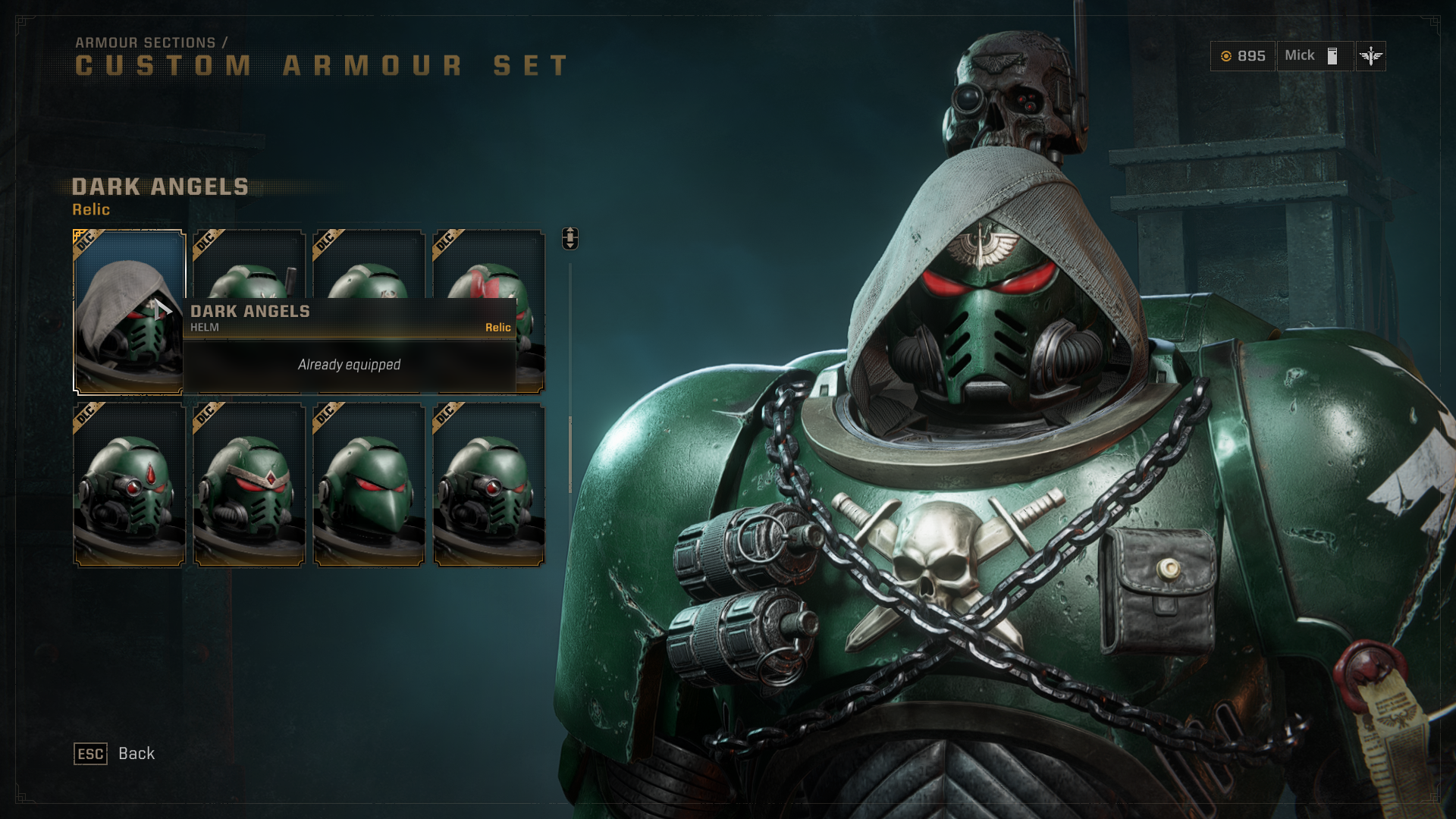Click the scrollbar down arrow control
The height and width of the screenshot is (819, 1456).
pyautogui.click(x=571, y=244)
